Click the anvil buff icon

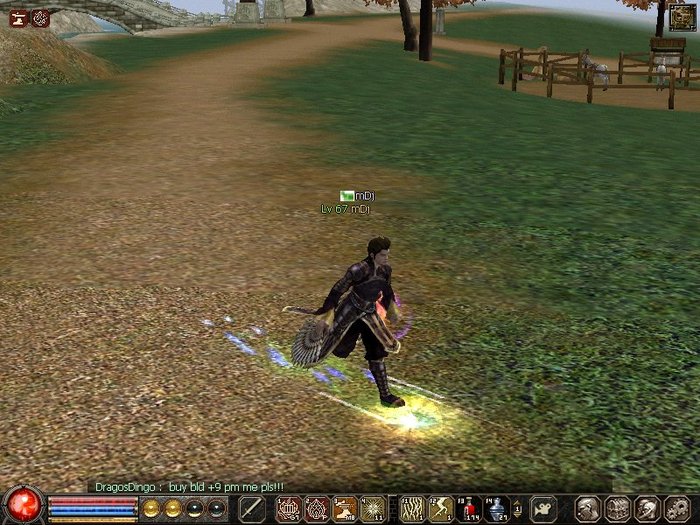(x=17, y=18)
